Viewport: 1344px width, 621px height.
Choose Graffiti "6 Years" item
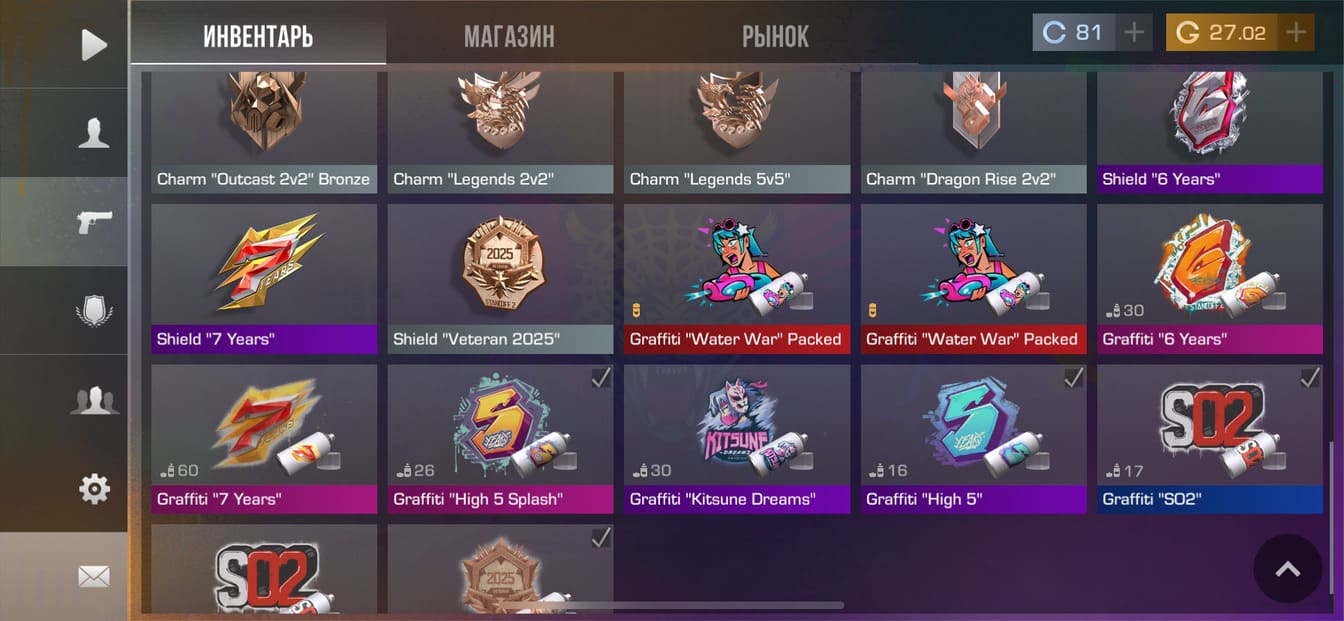[x=1210, y=279]
